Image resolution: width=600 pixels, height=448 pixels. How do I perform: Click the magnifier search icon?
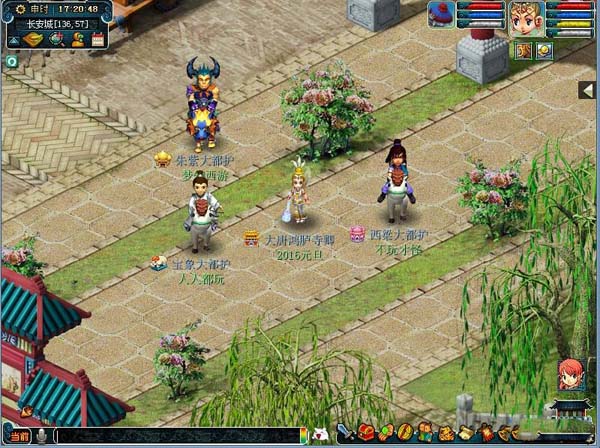(x=57, y=40)
